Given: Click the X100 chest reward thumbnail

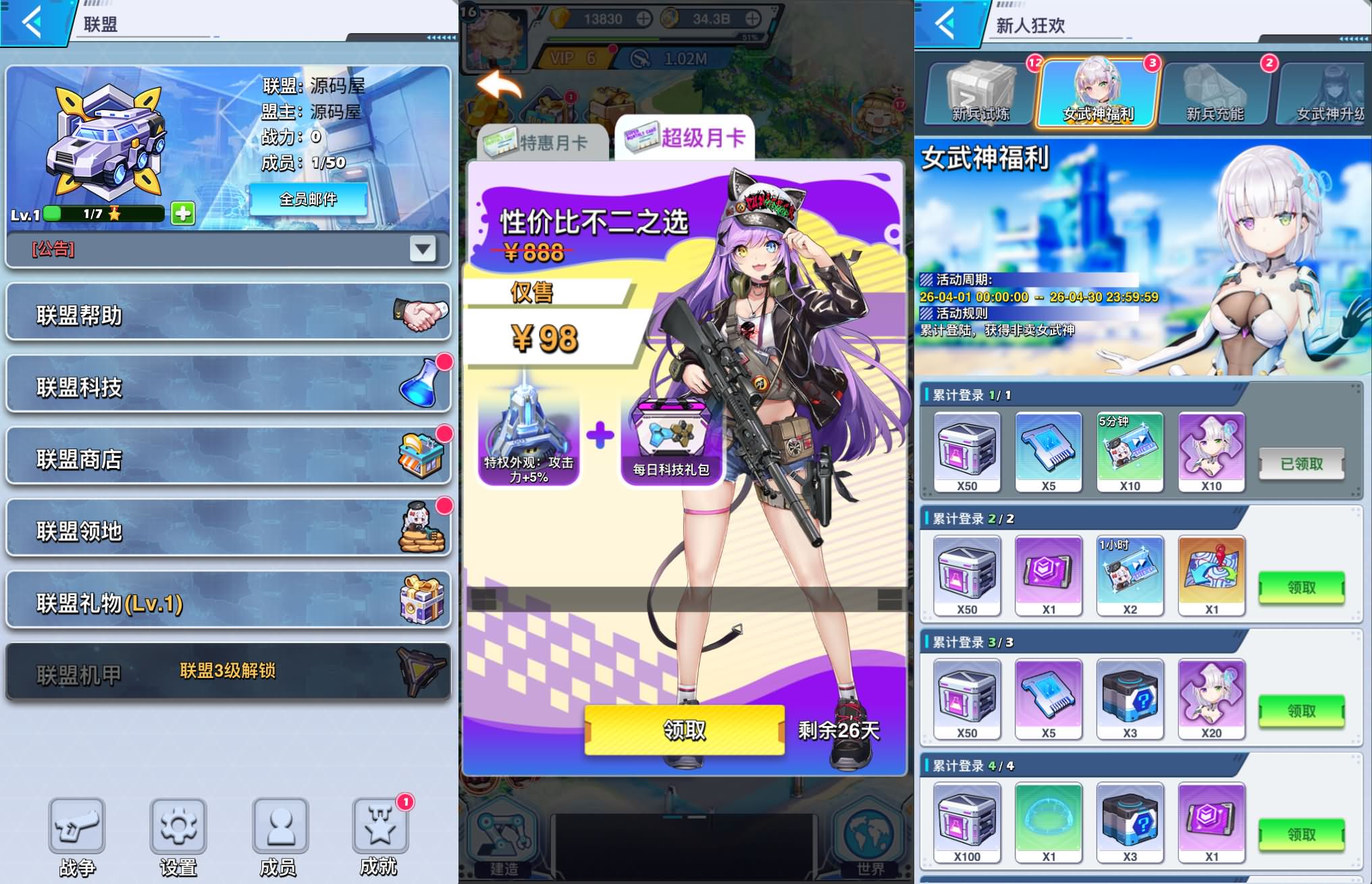Looking at the screenshot, I should point(966,821).
